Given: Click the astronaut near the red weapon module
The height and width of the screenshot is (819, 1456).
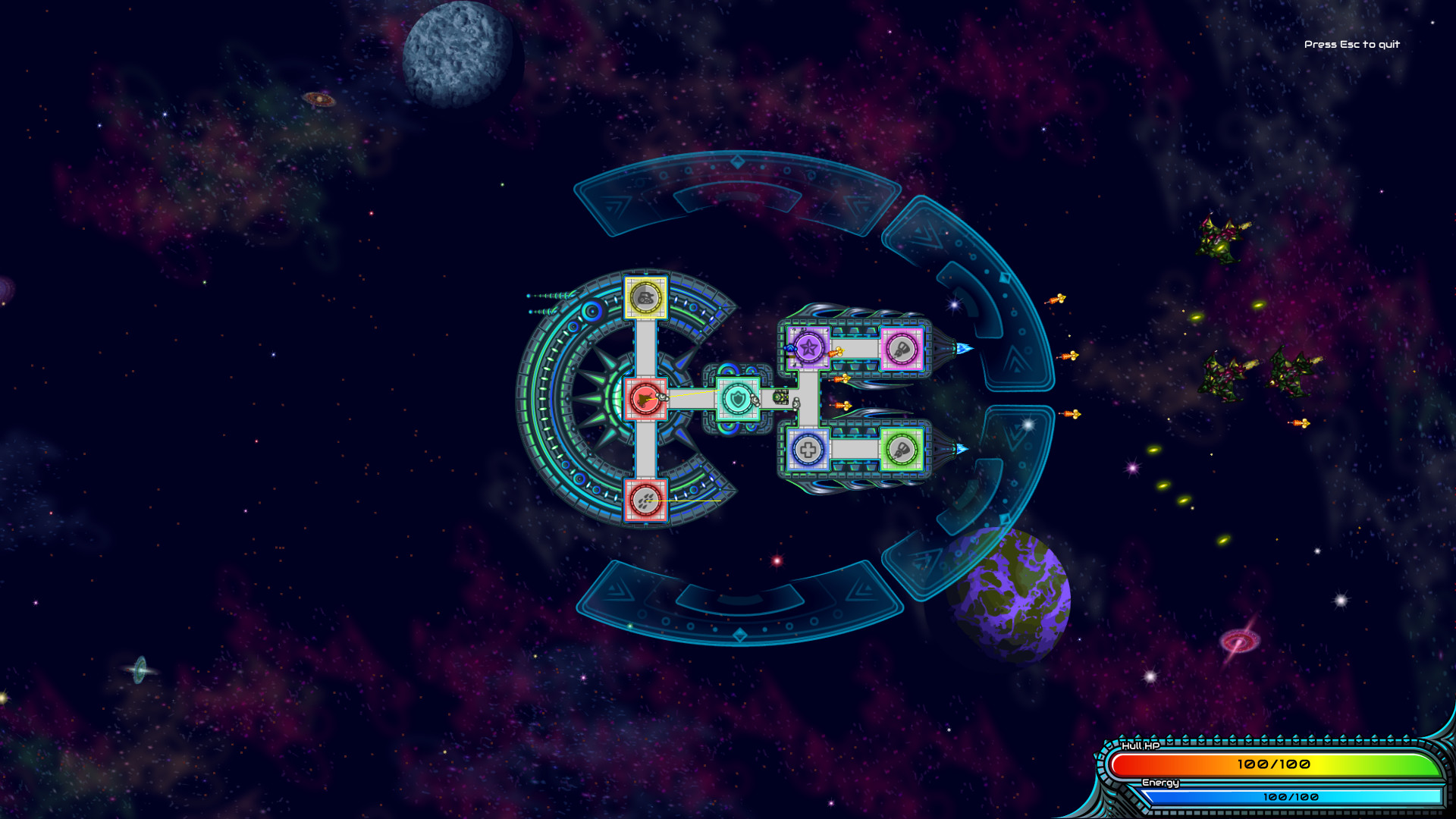Looking at the screenshot, I should [663, 397].
